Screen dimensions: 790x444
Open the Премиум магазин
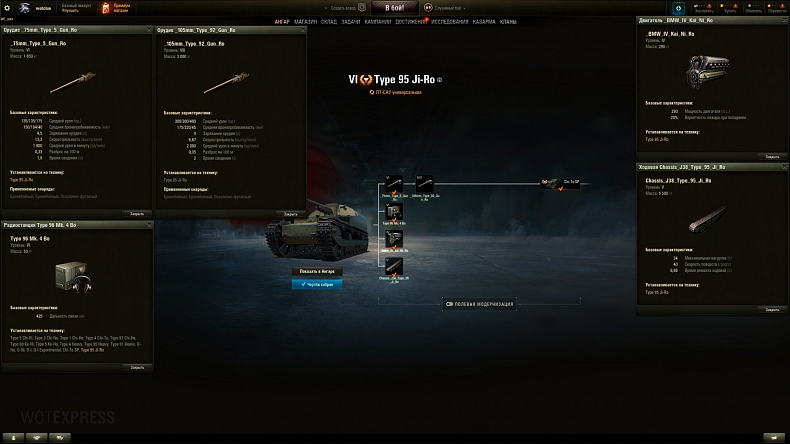tap(113, 8)
